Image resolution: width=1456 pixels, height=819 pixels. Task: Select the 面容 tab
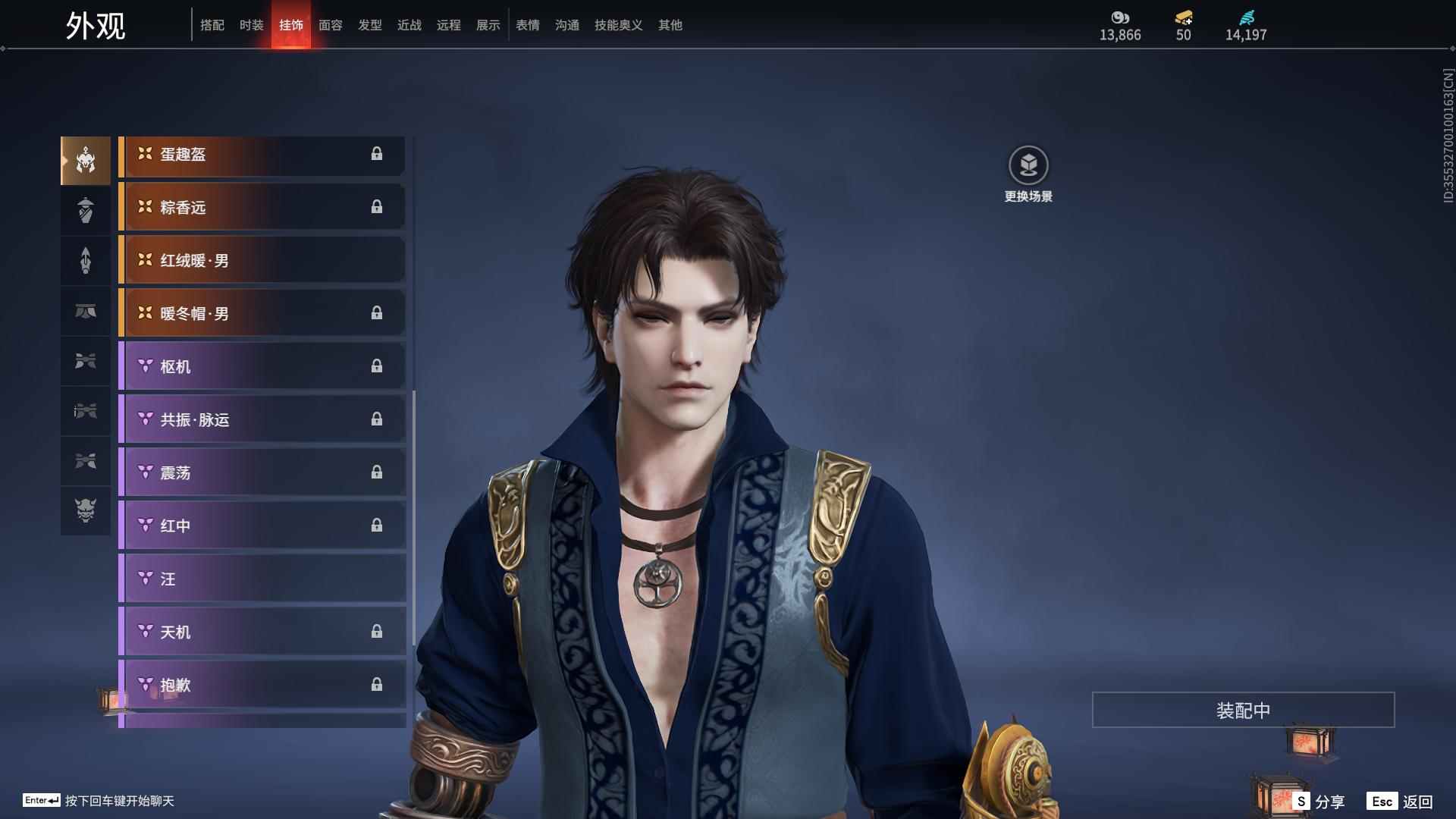(331, 25)
